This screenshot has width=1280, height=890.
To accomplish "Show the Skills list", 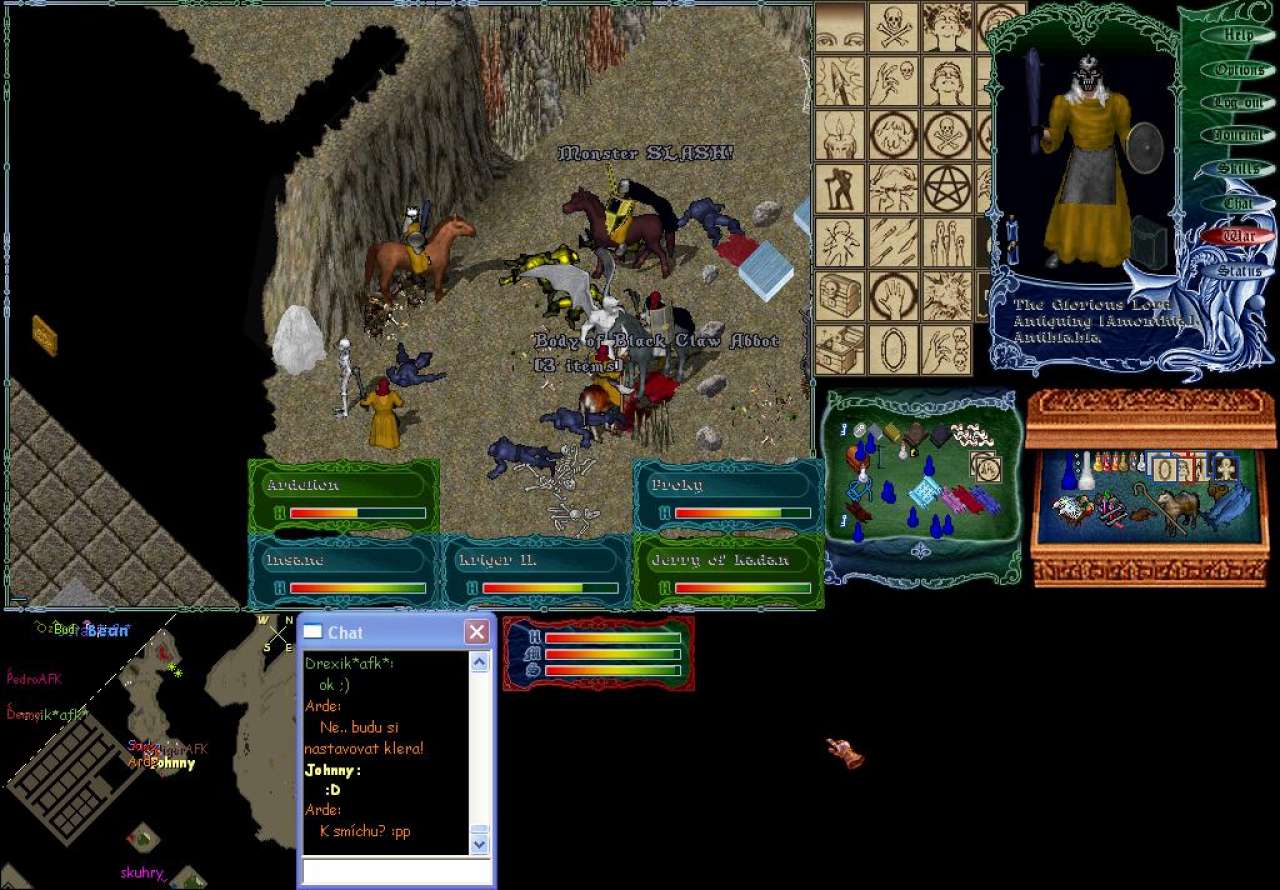I will (1239, 169).
